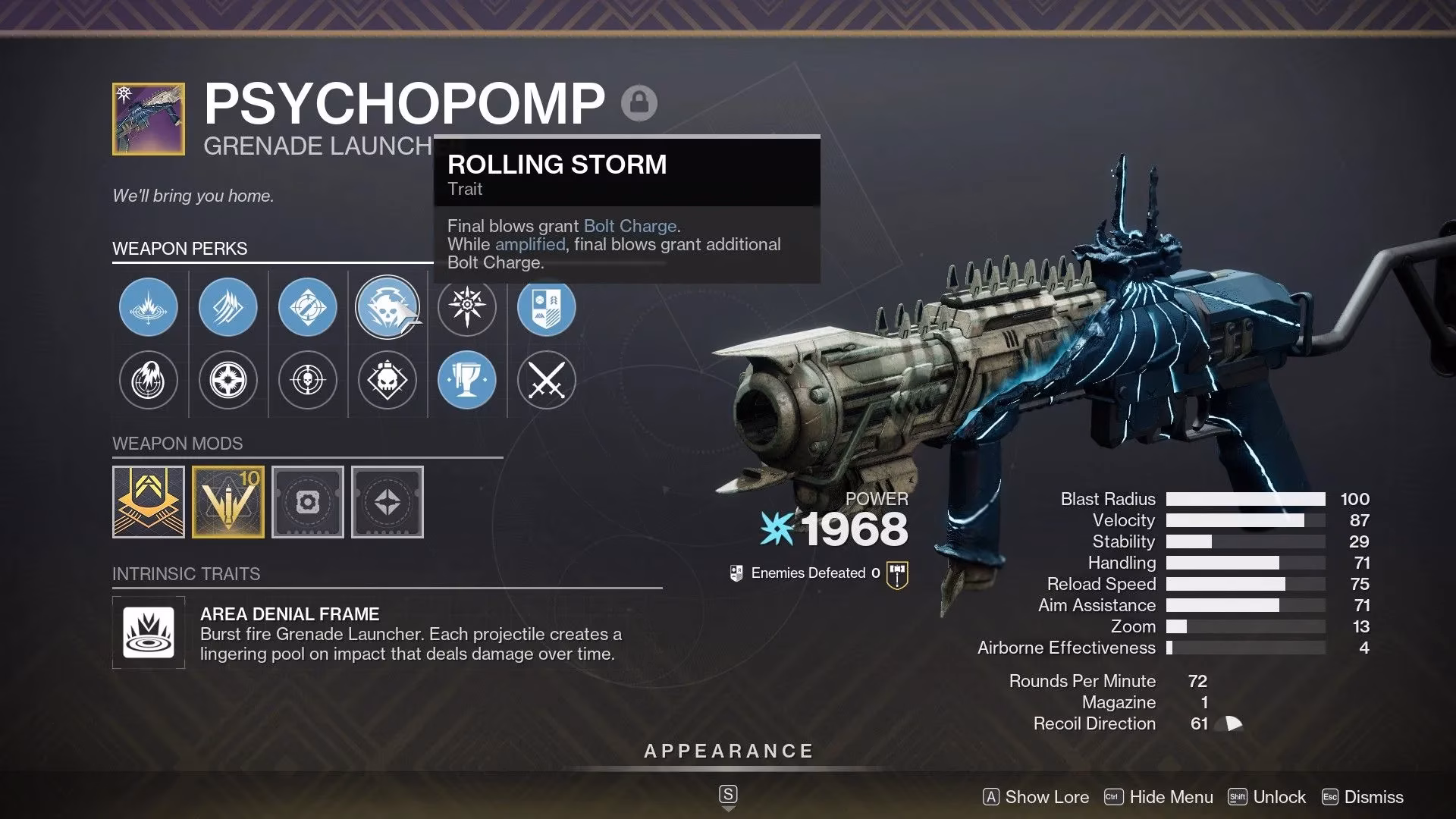
Task: Pick the spiked burst over rings perk
Action: (x=149, y=307)
